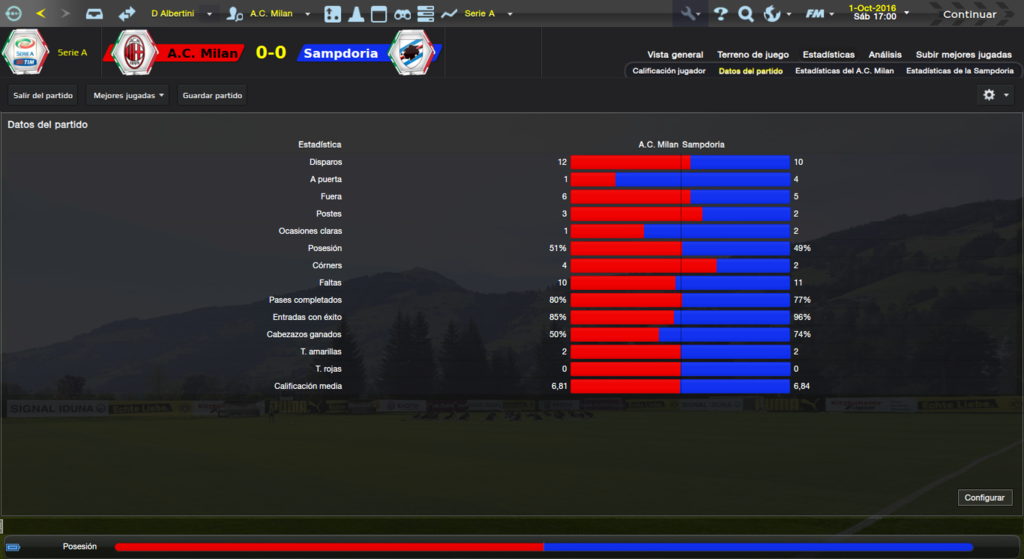Open the magnifying glass search

tap(745, 14)
